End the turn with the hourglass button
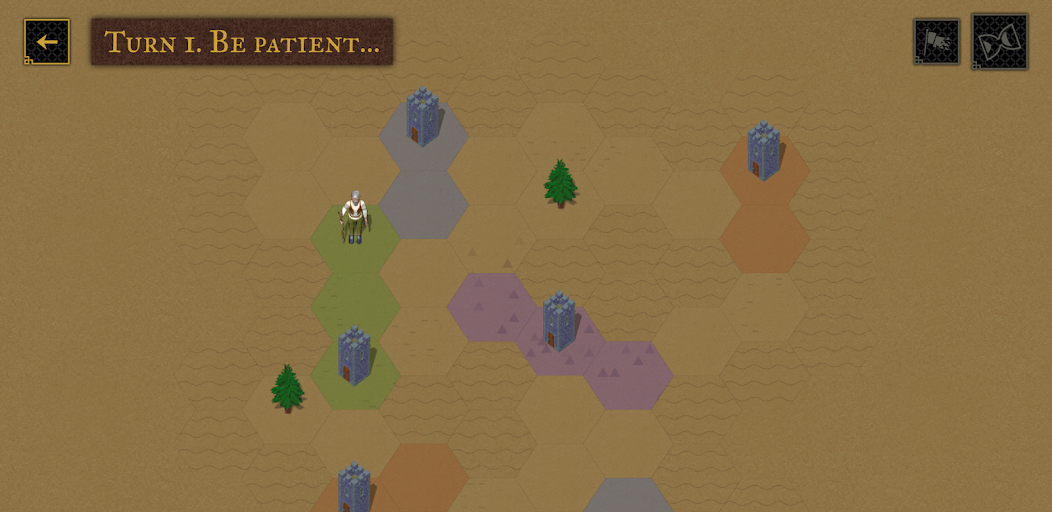1052x512 pixels. point(999,42)
